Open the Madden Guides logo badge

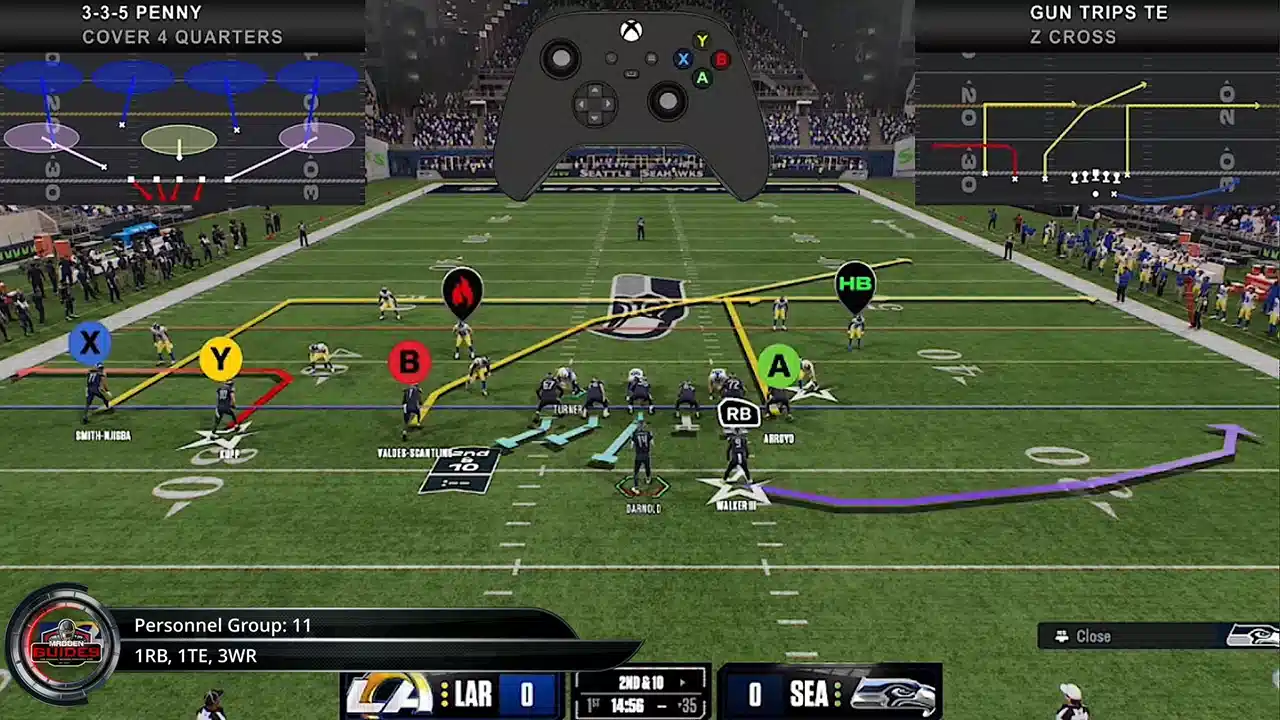click(63, 644)
